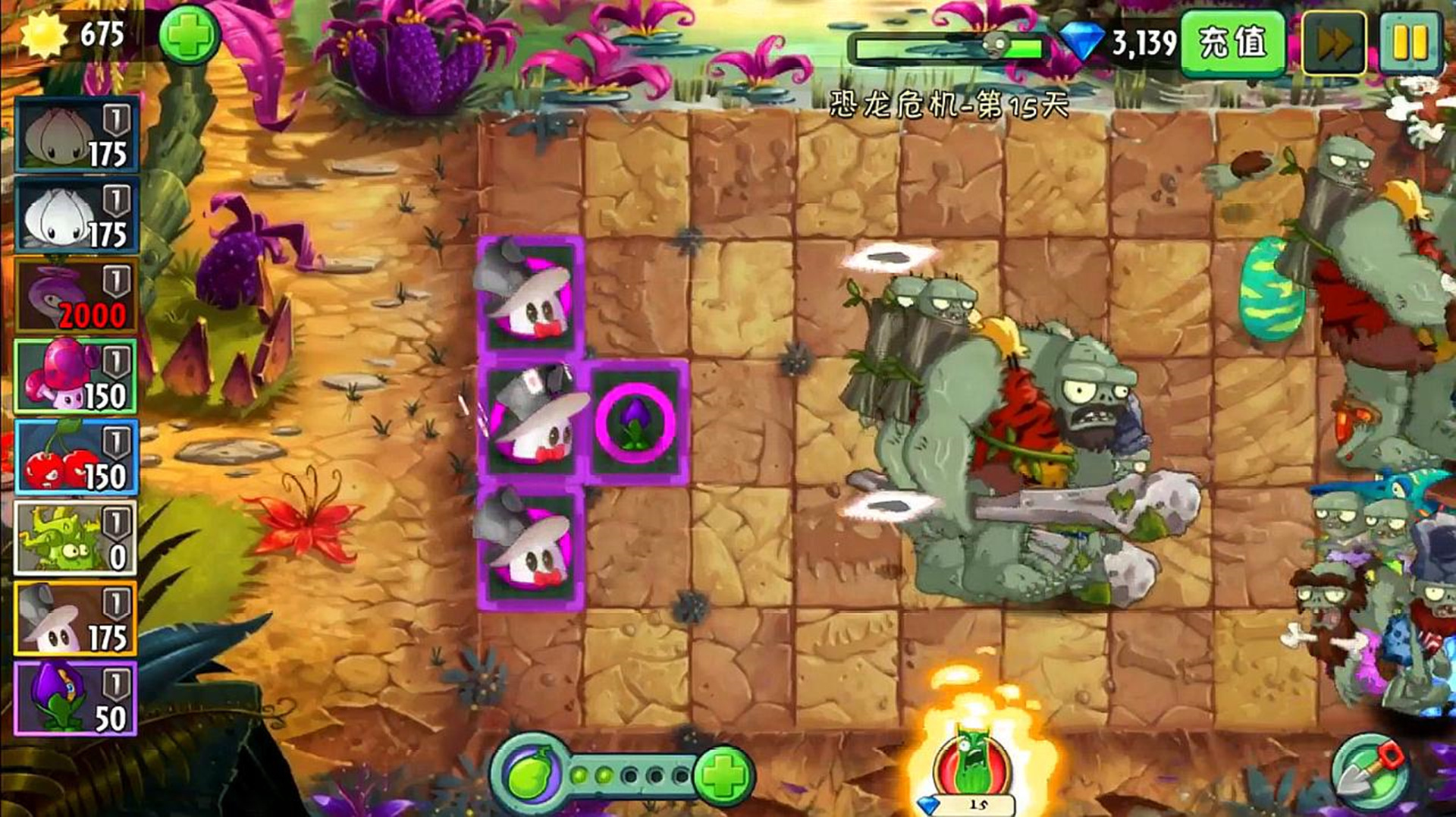Image resolution: width=1456 pixels, height=817 pixels.
Task: Choose the top-hat white plant seed packet
Action: point(76,618)
